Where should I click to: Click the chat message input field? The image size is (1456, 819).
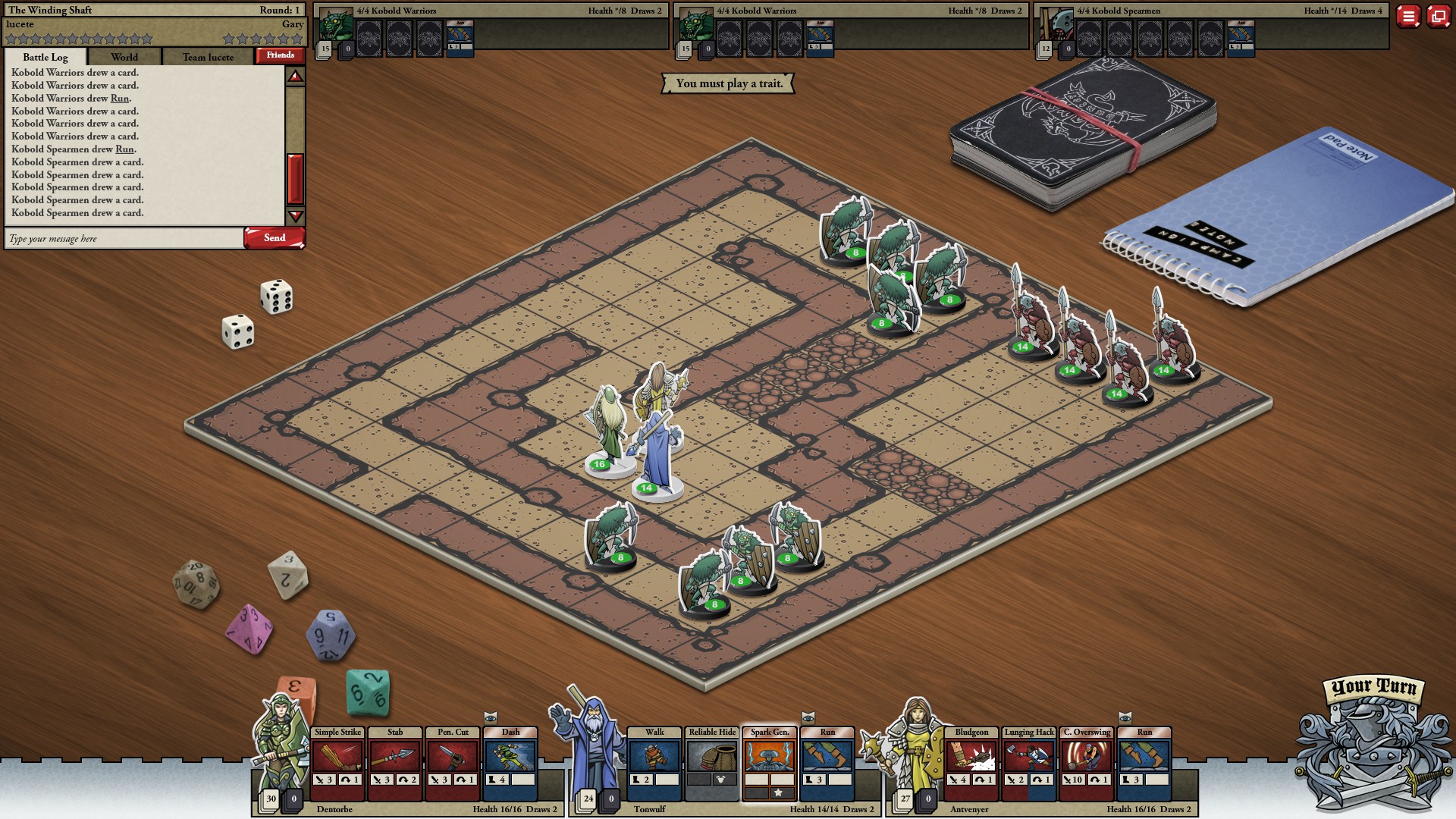tap(121, 238)
